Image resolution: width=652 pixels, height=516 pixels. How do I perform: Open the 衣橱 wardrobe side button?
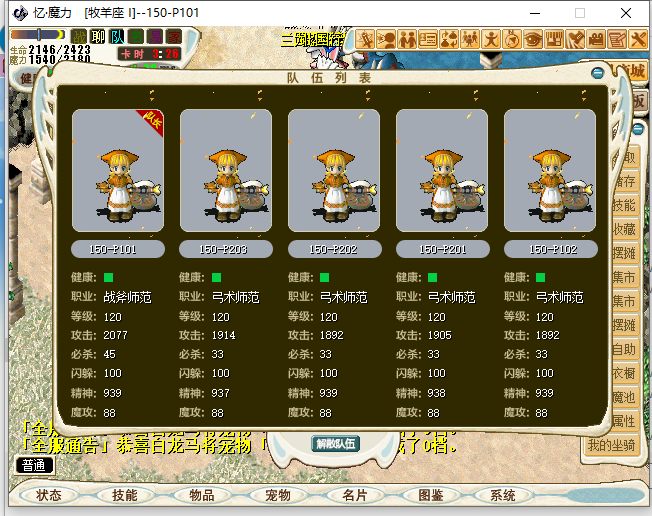[x=625, y=373]
